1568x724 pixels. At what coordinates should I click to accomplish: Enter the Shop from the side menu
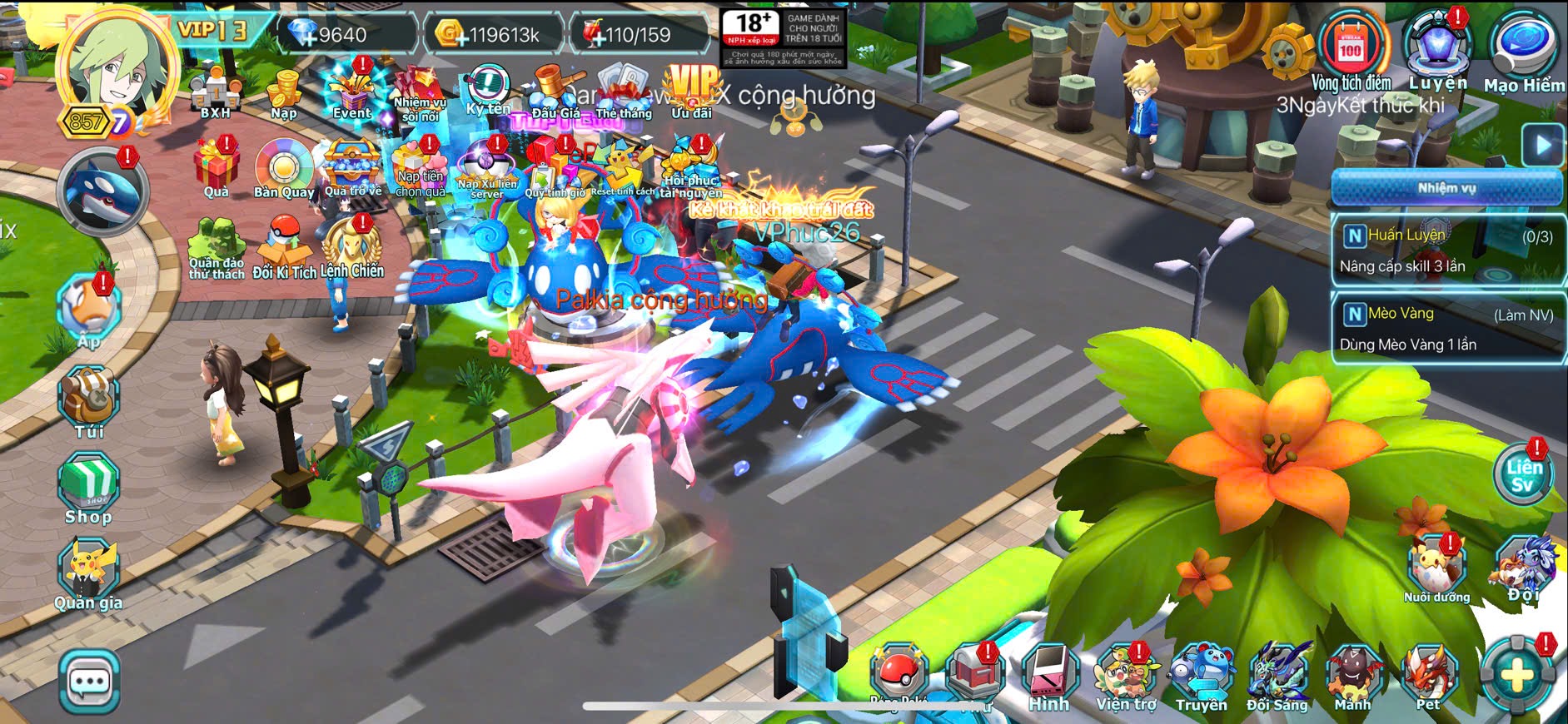(88, 489)
